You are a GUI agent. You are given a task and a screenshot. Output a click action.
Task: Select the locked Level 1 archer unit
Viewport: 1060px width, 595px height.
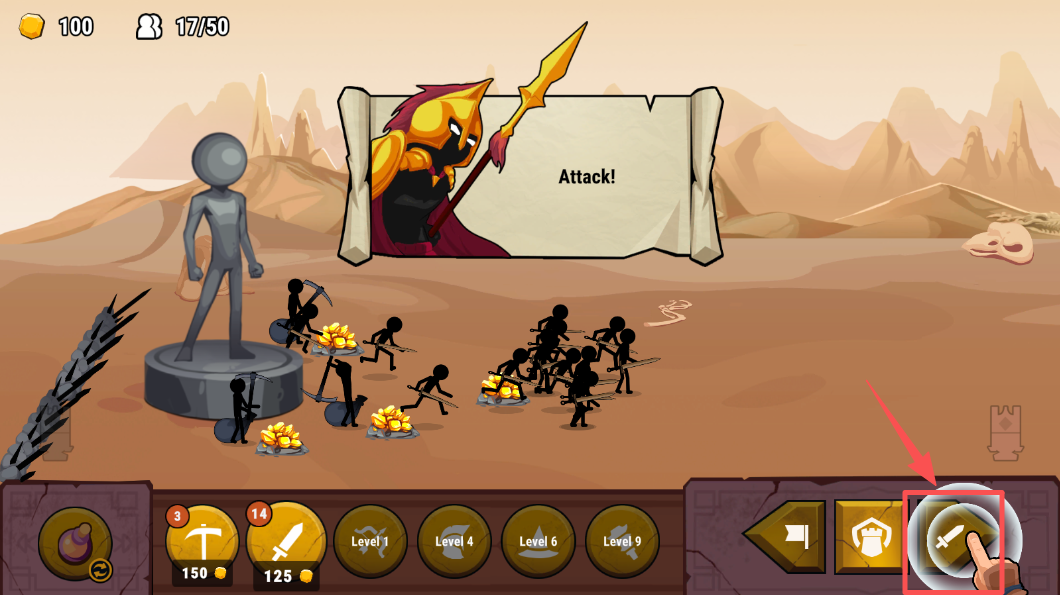370,541
